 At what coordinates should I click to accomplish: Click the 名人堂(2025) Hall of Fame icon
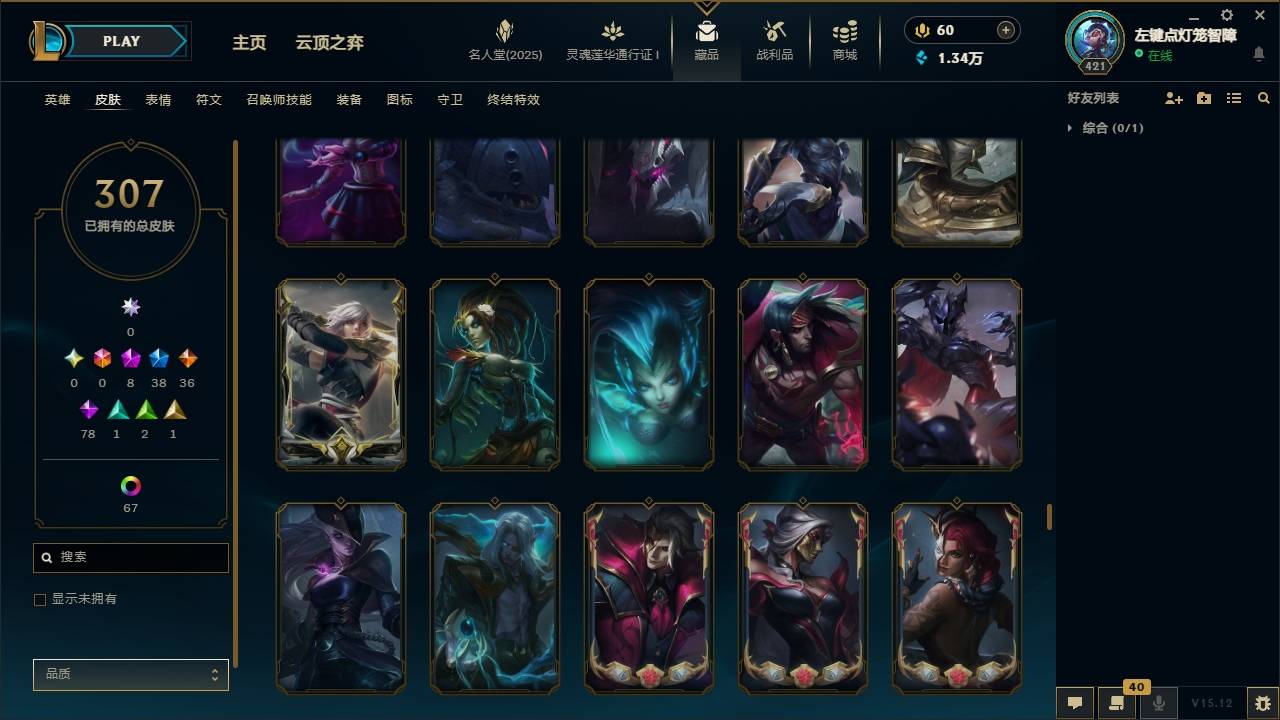pyautogui.click(x=506, y=40)
